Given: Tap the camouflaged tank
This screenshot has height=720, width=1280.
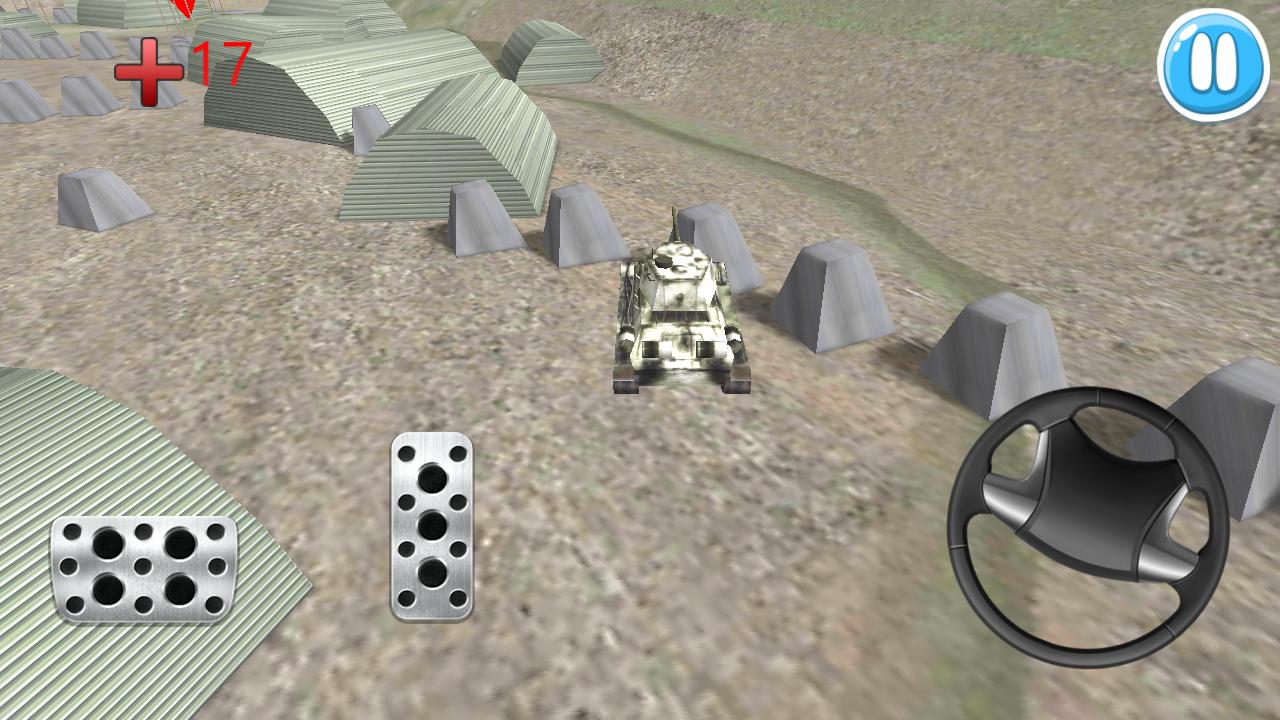Looking at the screenshot, I should click(680, 310).
